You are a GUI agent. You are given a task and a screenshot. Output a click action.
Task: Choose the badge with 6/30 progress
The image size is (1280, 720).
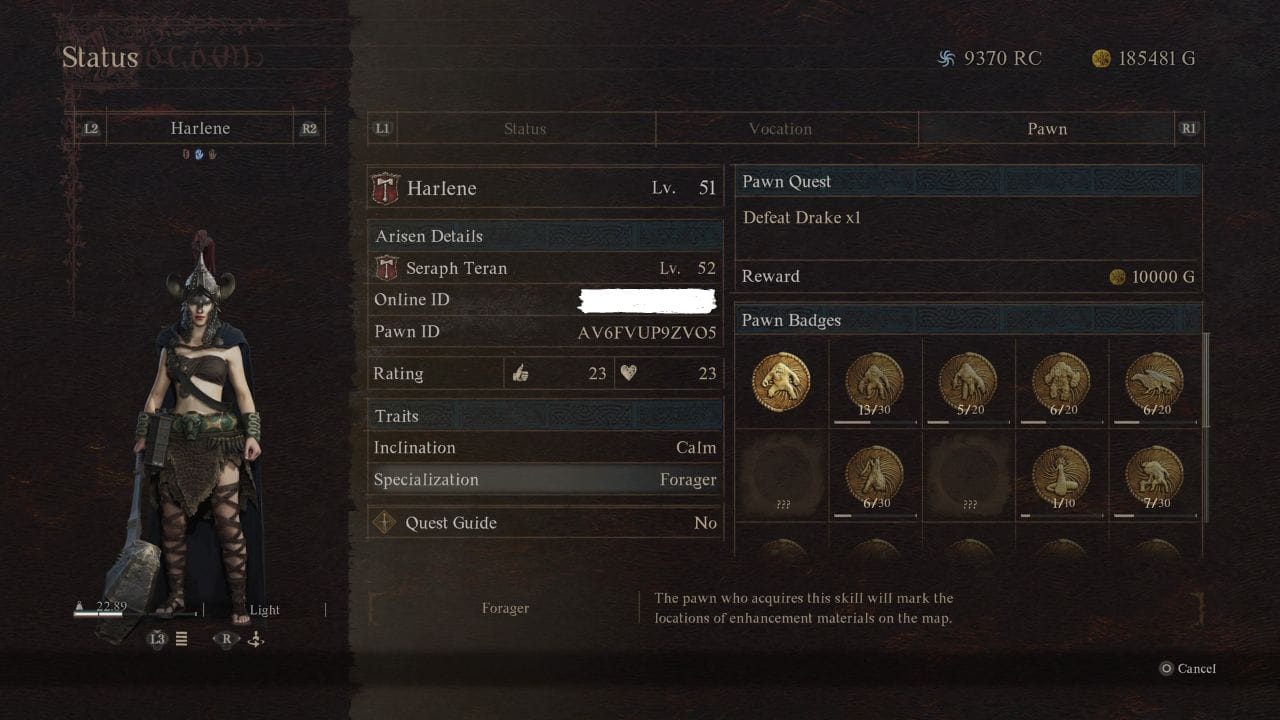click(874, 475)
